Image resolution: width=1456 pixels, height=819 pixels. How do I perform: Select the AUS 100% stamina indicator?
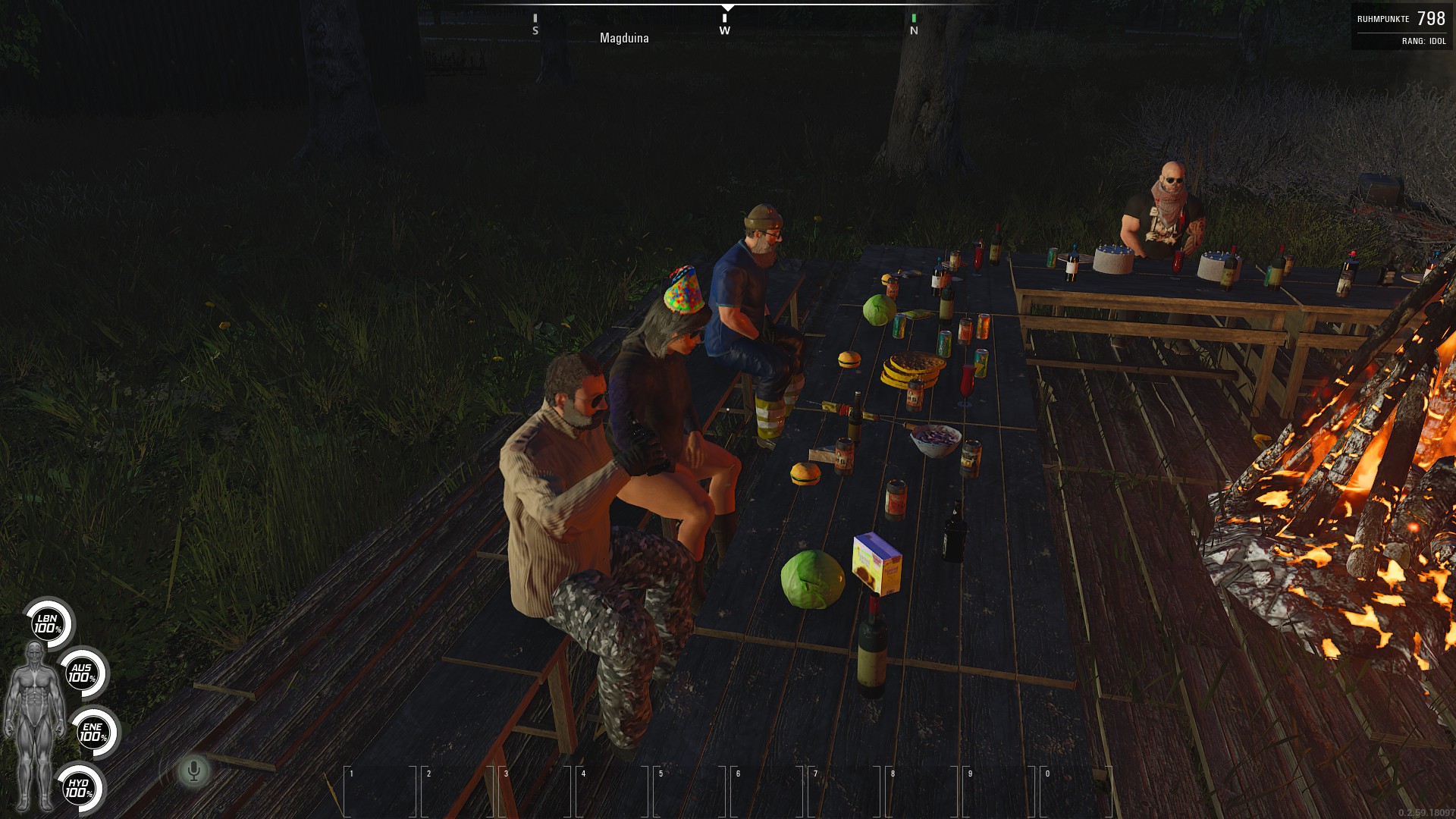coord(82,673)
